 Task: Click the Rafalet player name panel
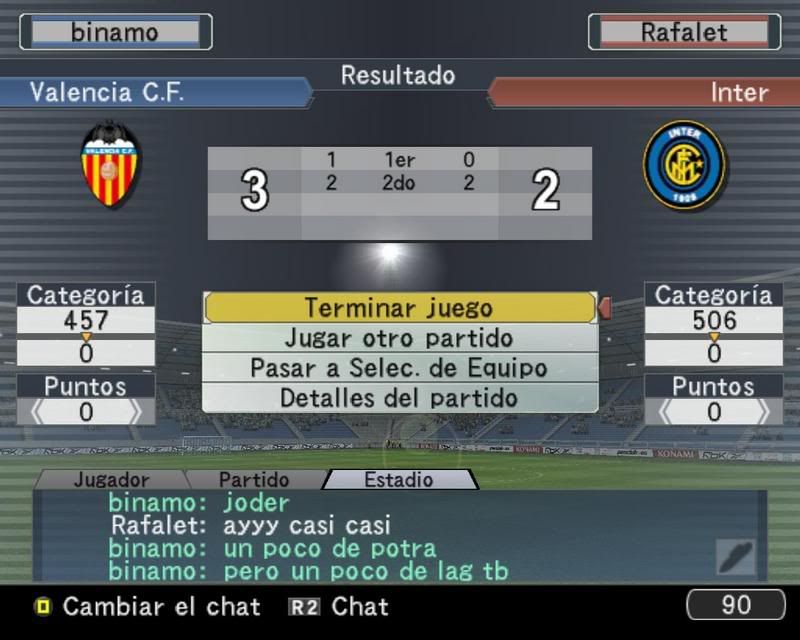click(x=684, y=32)
